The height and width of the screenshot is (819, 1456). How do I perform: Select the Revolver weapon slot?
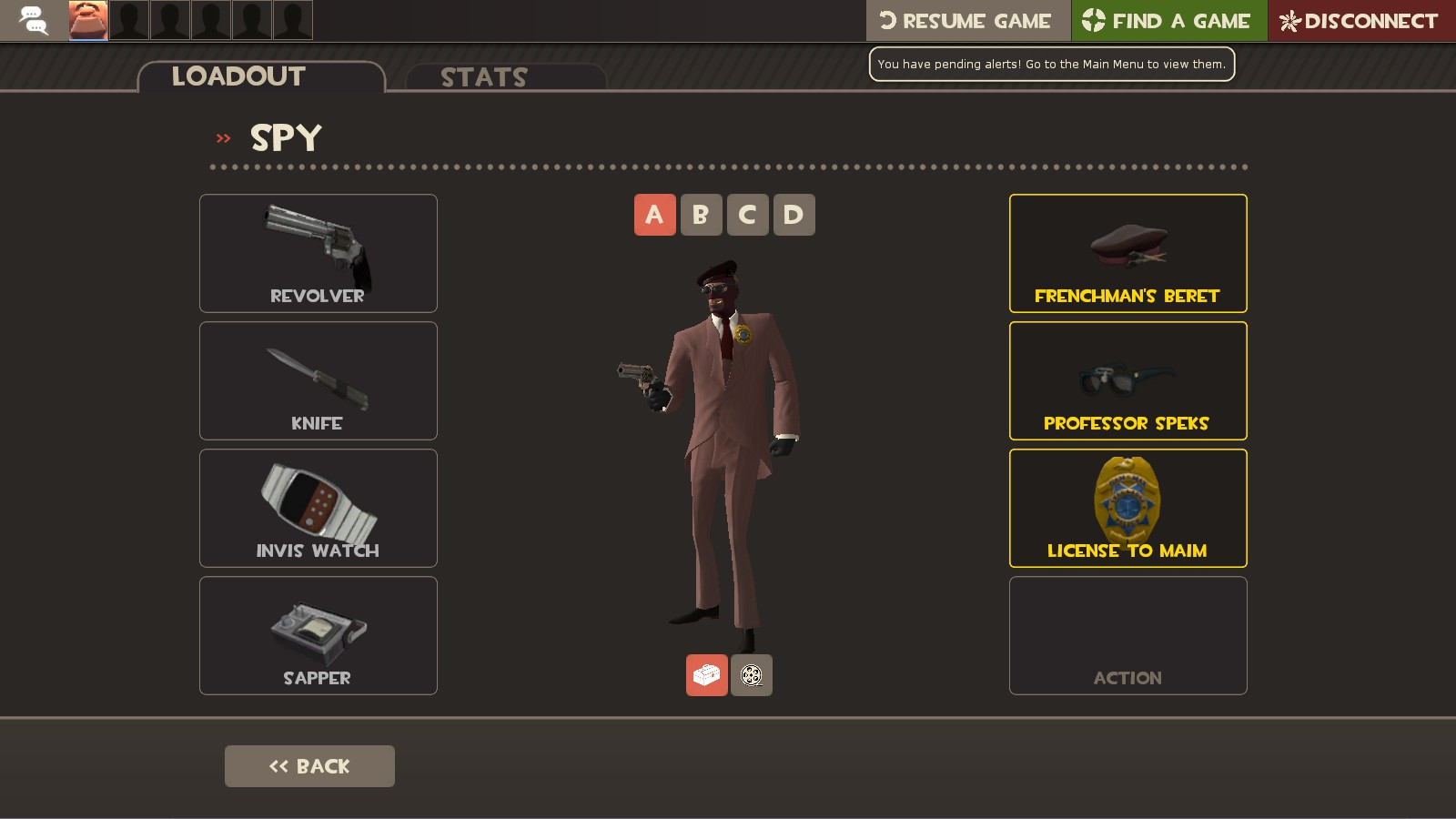pyautogui.click(x=318, y=253)
